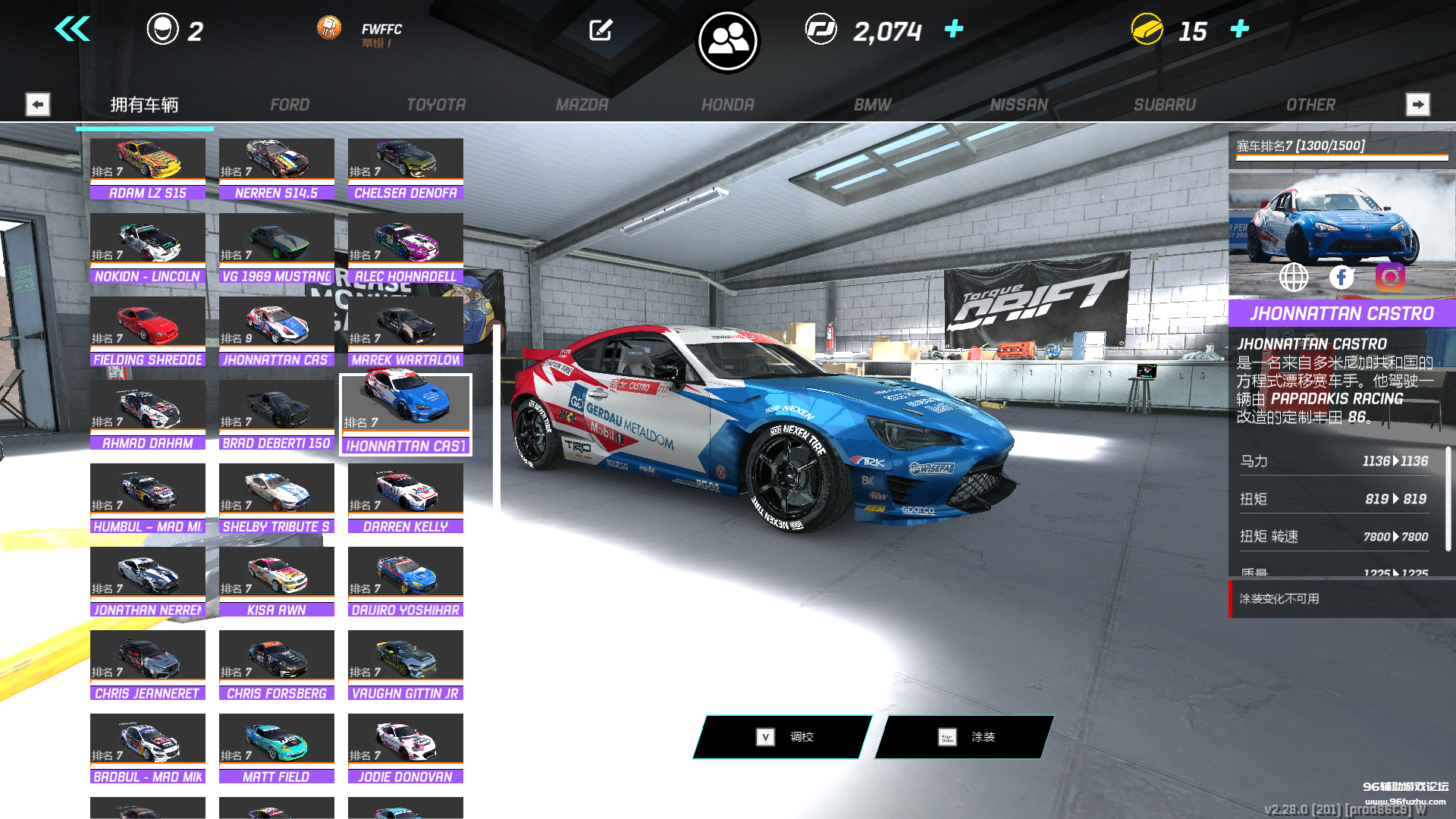Buy more gold coins with plus
The width and height of the screenshot is (1456, 819).
click(1240, 29)
